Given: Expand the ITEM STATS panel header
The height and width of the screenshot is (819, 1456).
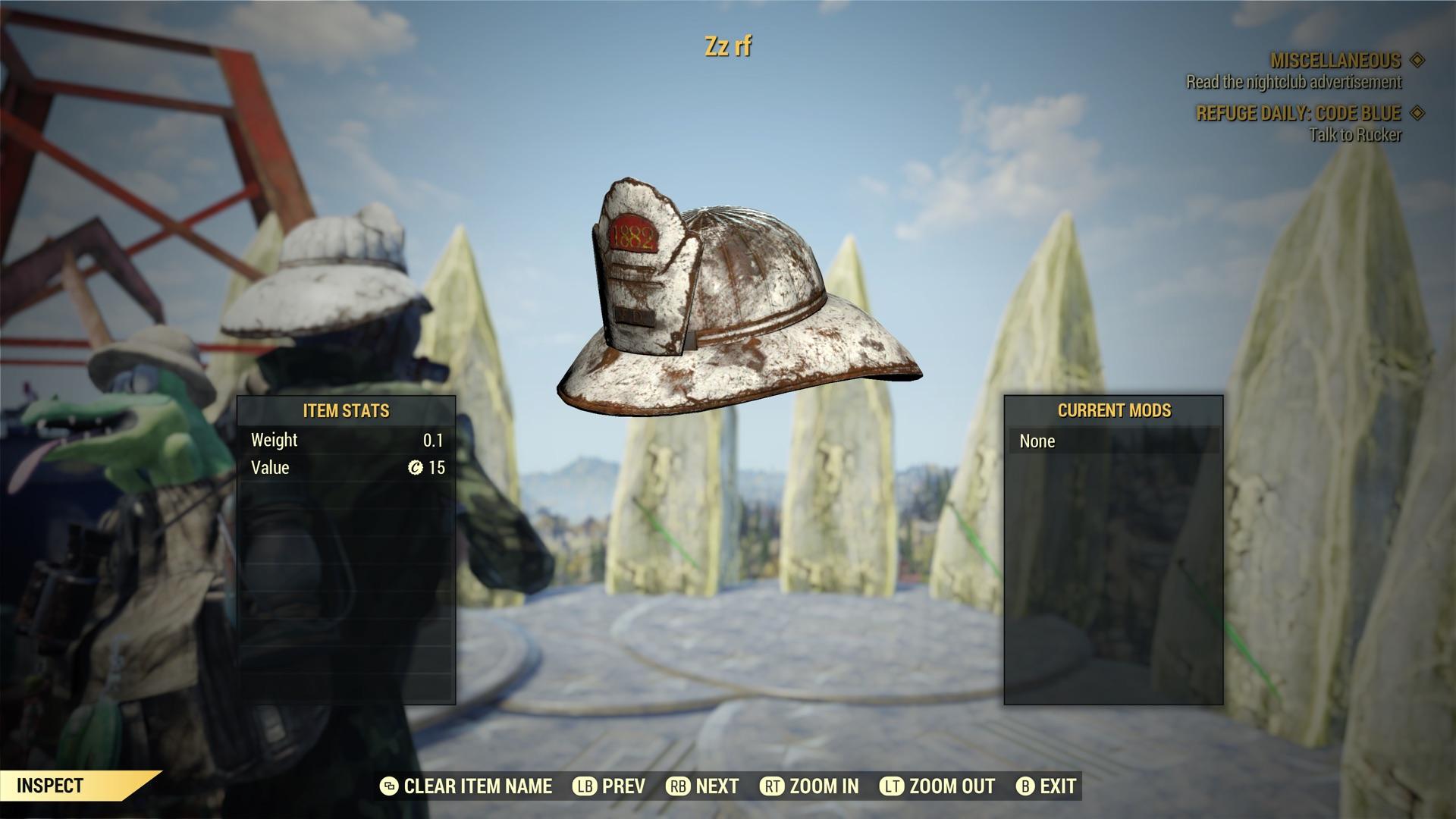Looking at the screenshot, I should tap(346, 411).
